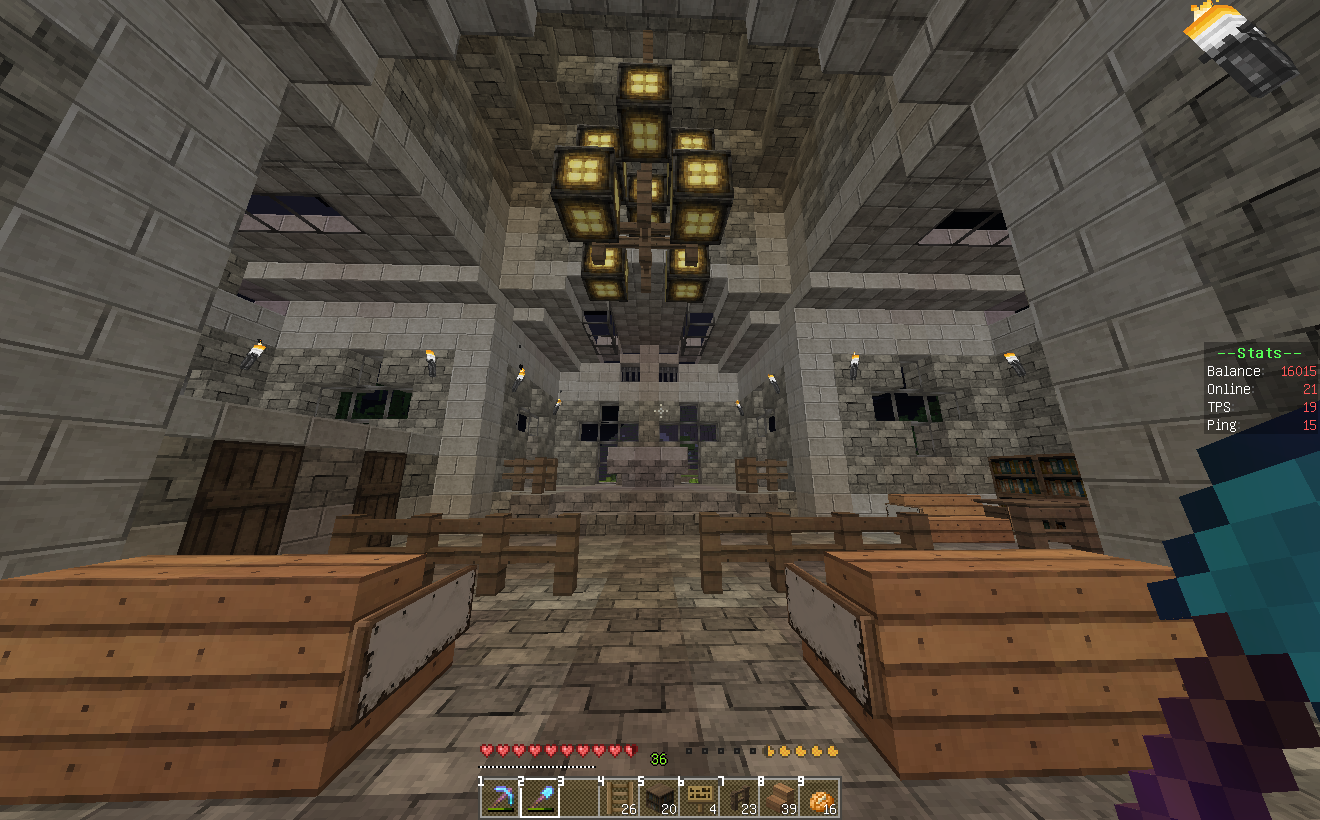Choose the wooden stairs stack of 39
This screenshot has width=1320, height=820.
pyautogui.click(x=779, y=798)
